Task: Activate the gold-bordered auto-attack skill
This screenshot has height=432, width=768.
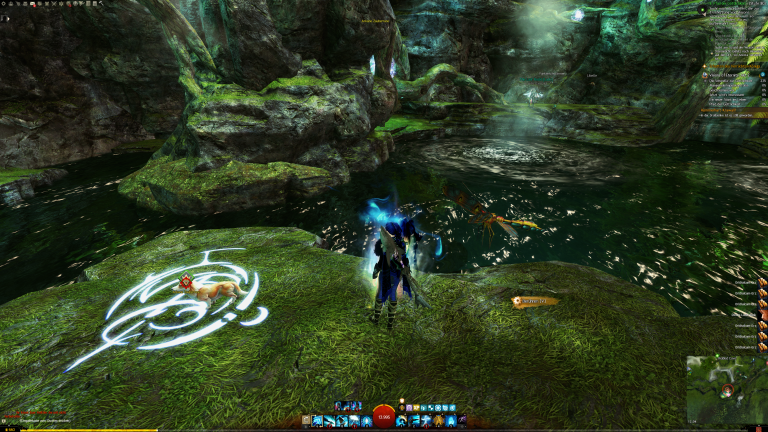Action: tap(318, 420)
